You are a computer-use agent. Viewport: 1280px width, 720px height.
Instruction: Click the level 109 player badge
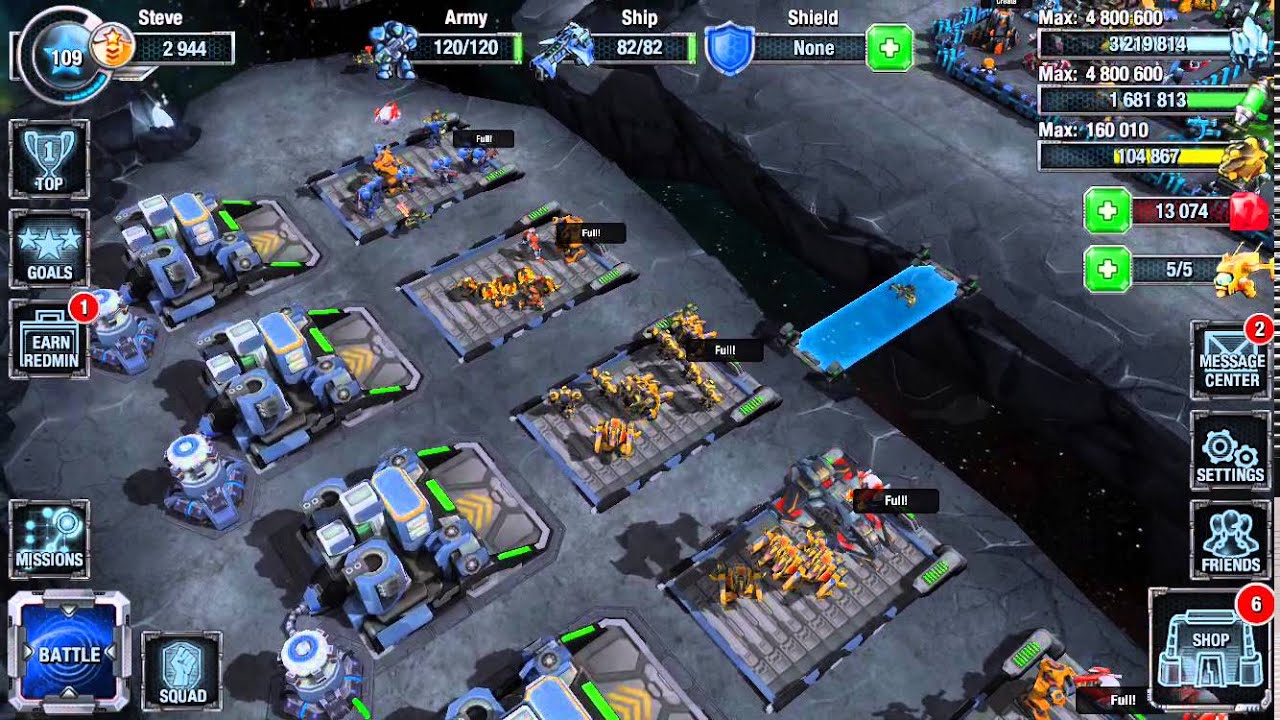point(66,57)
